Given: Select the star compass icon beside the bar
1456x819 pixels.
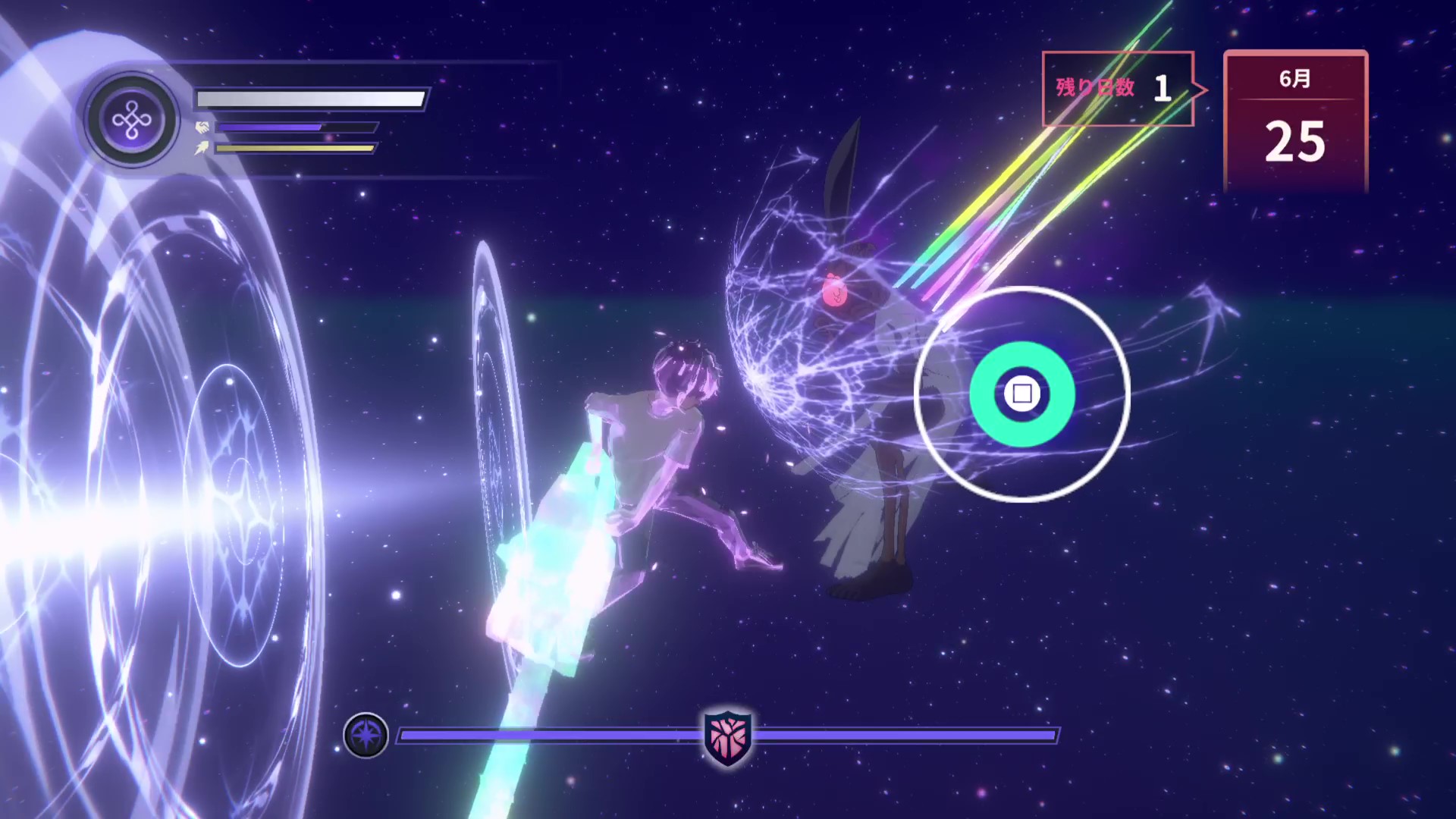Looking at the screenshot, I should click(x=366, y=735).
